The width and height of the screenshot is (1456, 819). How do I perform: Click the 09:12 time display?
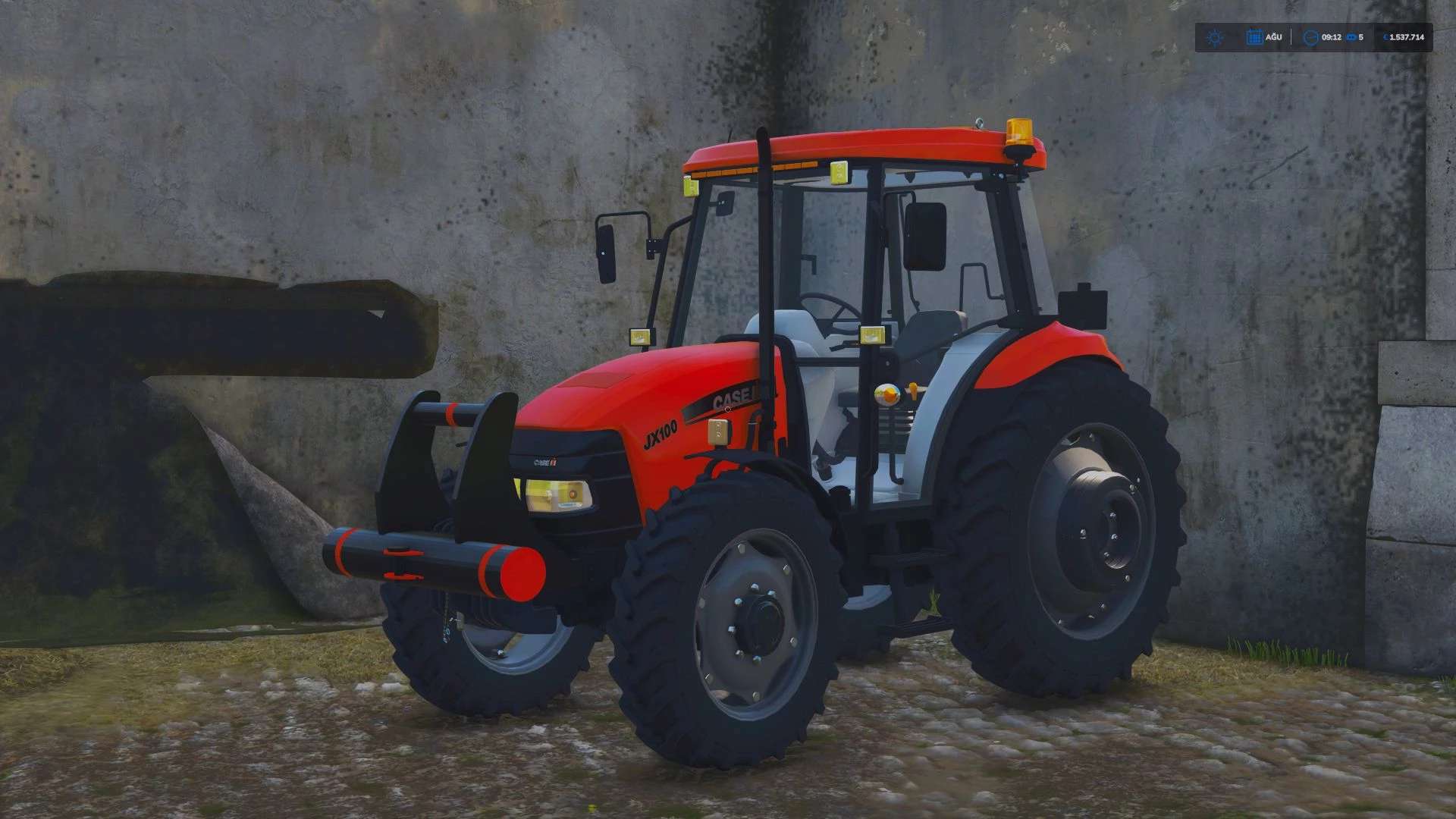click(x=1332, y=36)
